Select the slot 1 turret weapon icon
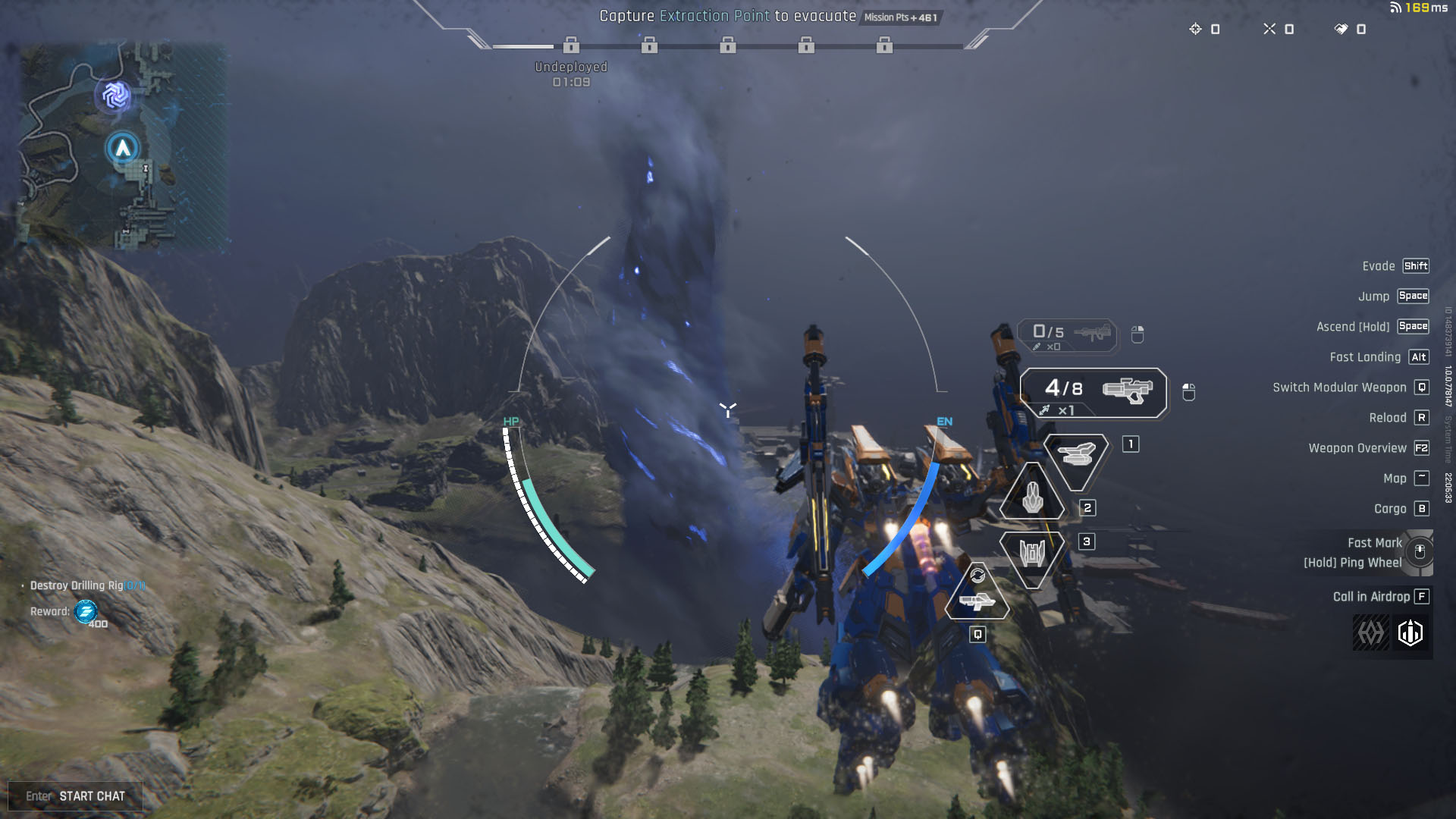The image size is (1456, 819). tap(1076, 455)
